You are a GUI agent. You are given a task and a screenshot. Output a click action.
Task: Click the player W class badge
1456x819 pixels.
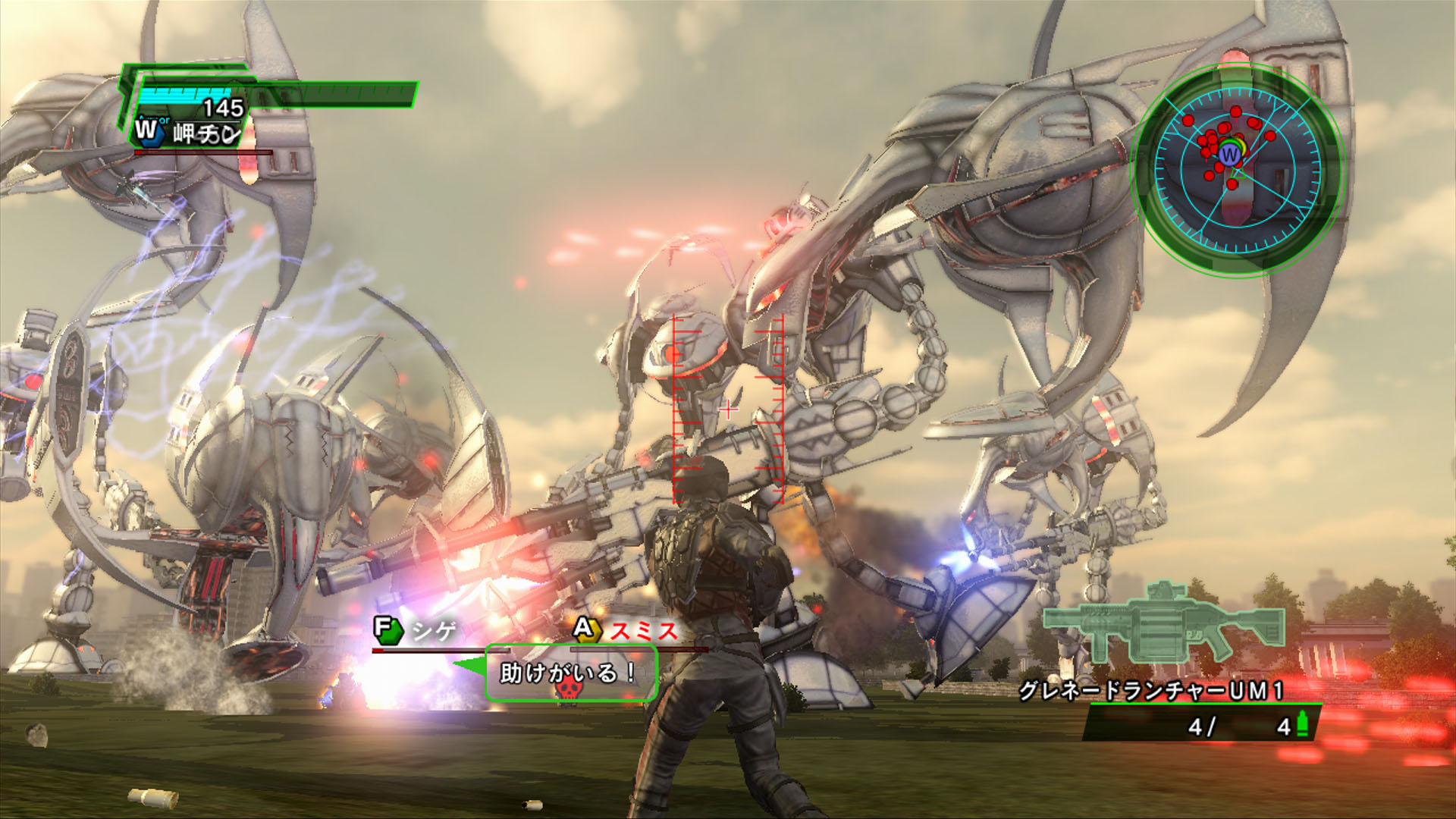pos(147,130)
